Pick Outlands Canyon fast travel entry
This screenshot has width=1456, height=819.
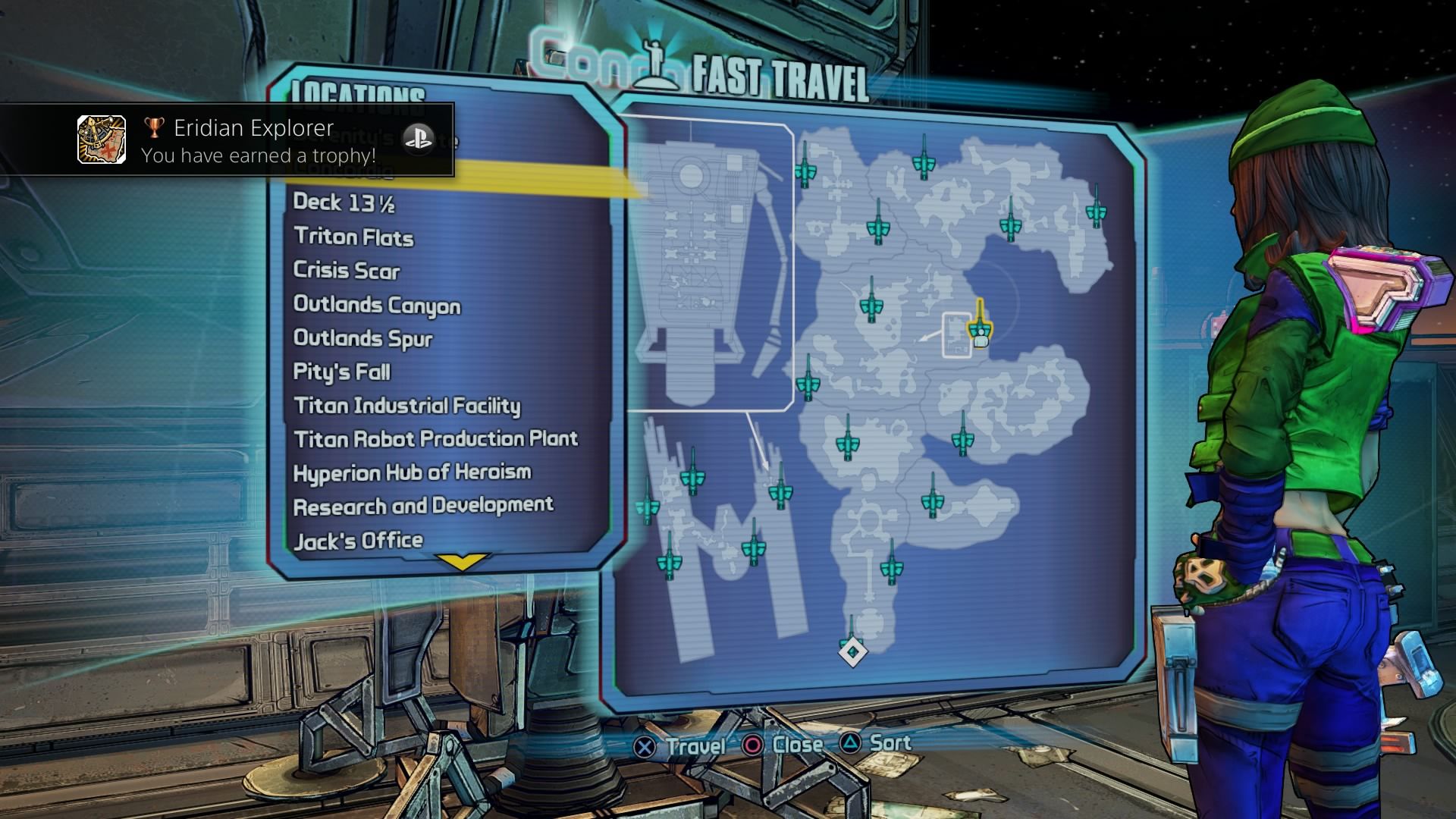pyautogui.click(x=377, y=305)
